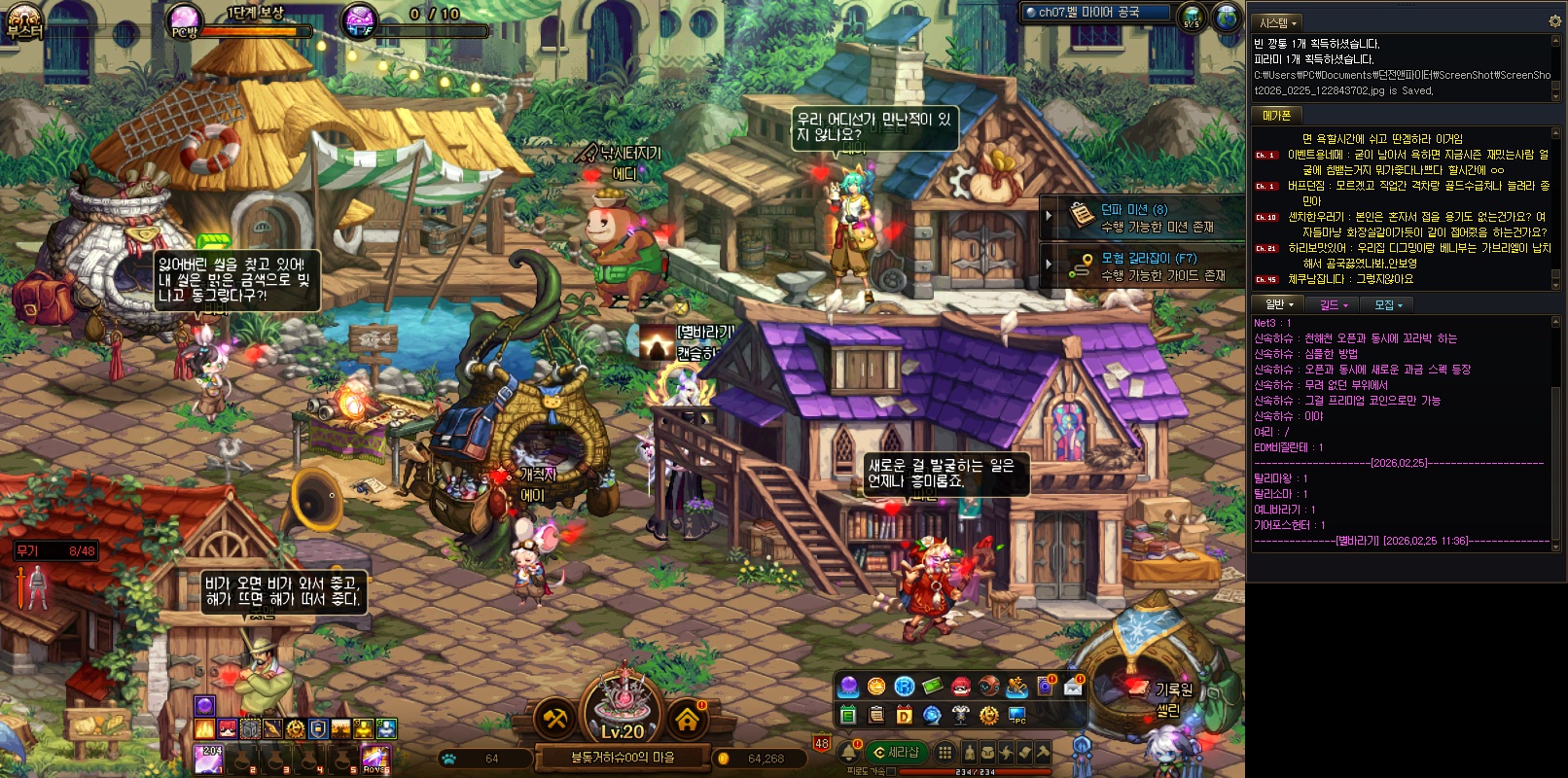Open the 부스터 booster menu

tap(24, 20)
